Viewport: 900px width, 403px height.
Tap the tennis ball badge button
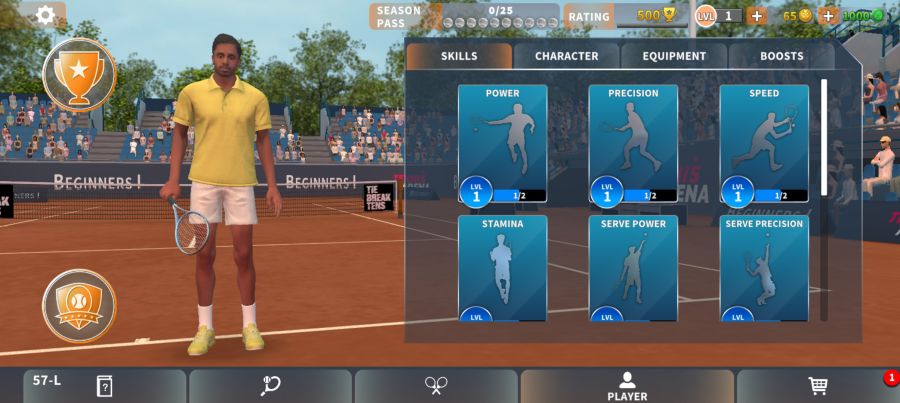(79, 305)
